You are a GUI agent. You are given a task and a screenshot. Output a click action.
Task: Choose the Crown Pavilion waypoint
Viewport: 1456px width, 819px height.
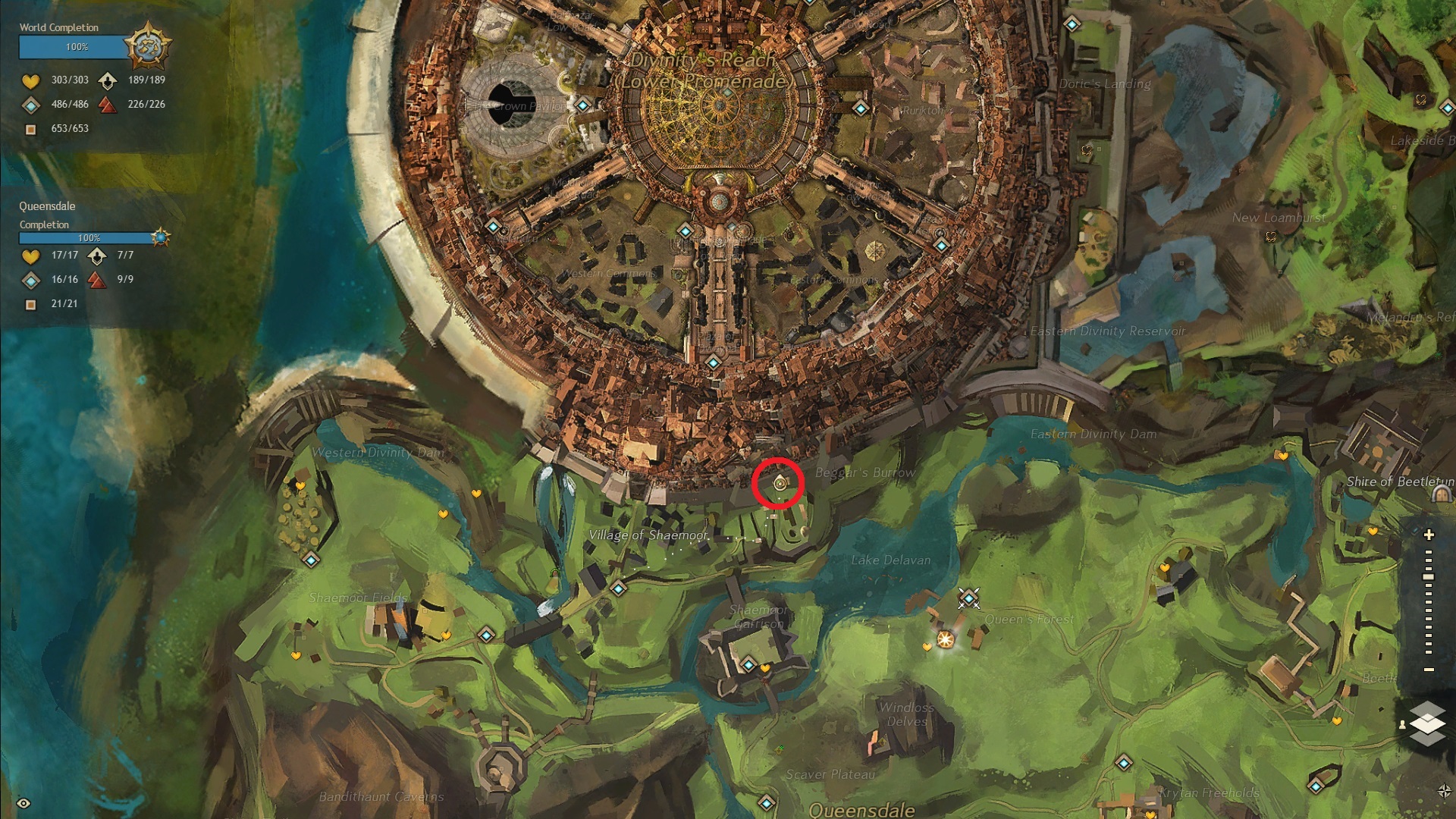[582, 105]
